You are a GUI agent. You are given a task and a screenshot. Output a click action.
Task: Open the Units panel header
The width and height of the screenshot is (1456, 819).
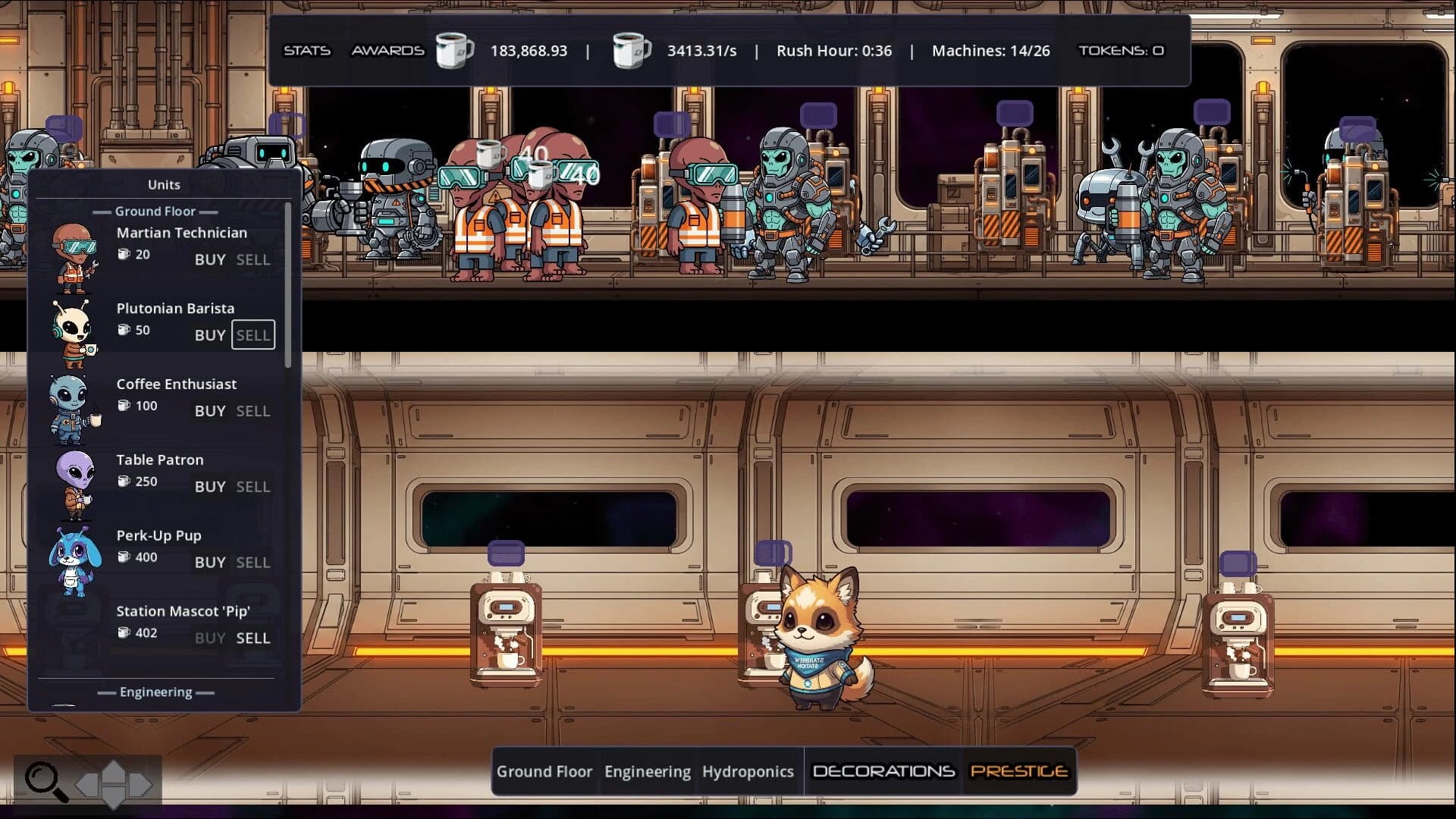point(162,184)
